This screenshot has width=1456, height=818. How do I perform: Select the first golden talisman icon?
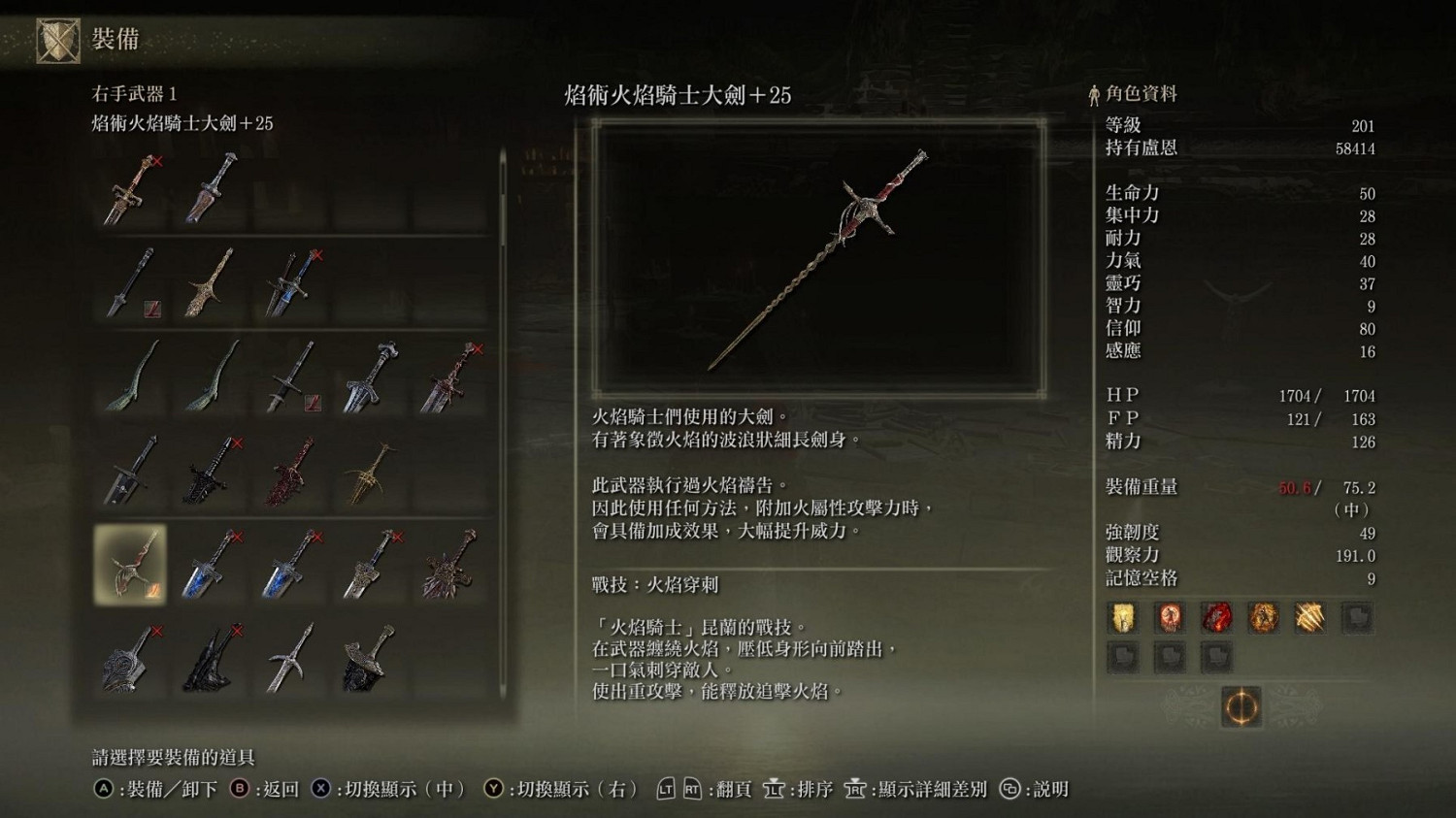point(1124,617)
